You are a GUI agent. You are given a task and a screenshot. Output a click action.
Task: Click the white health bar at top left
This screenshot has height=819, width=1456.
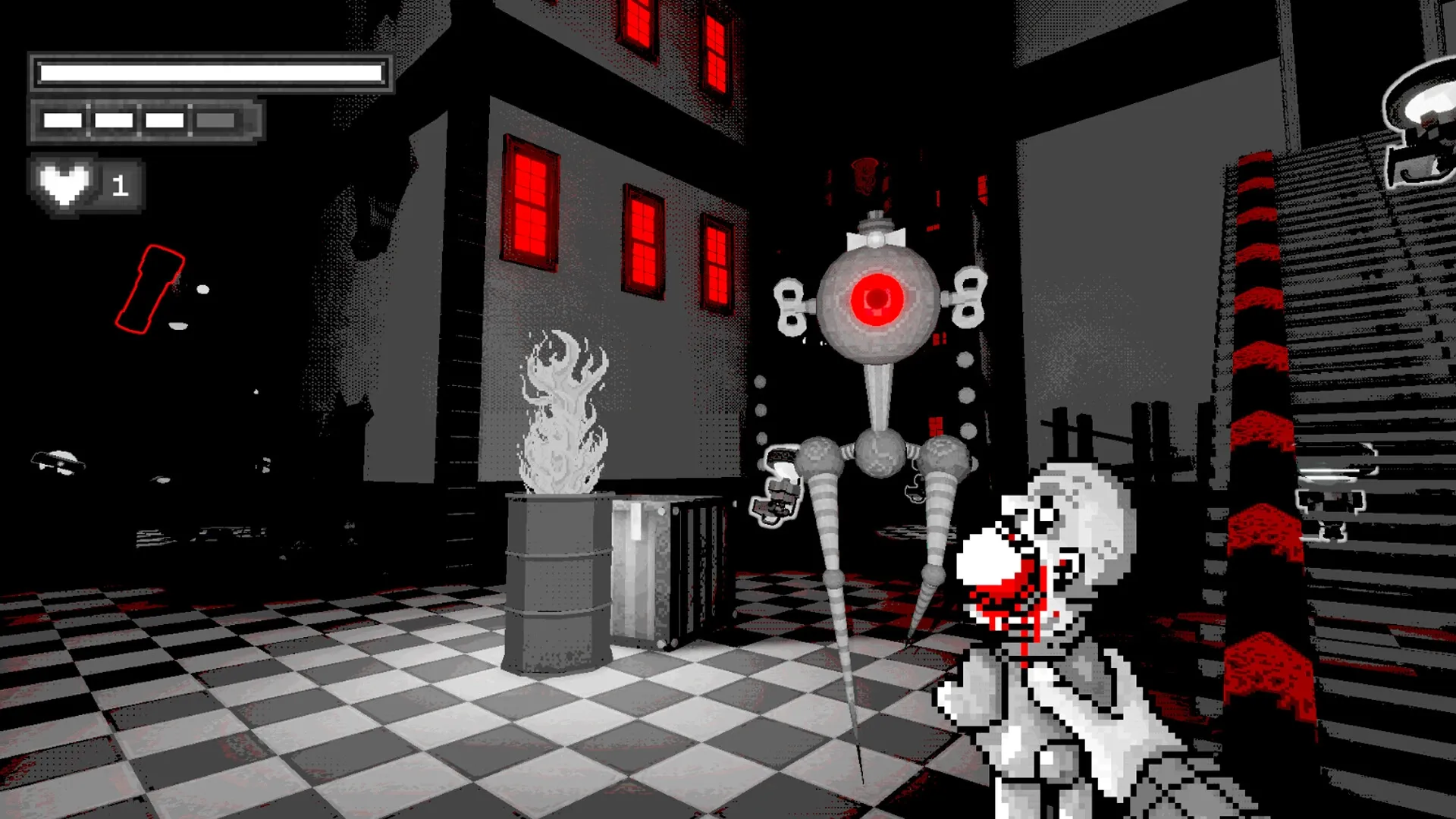point(209,70)
